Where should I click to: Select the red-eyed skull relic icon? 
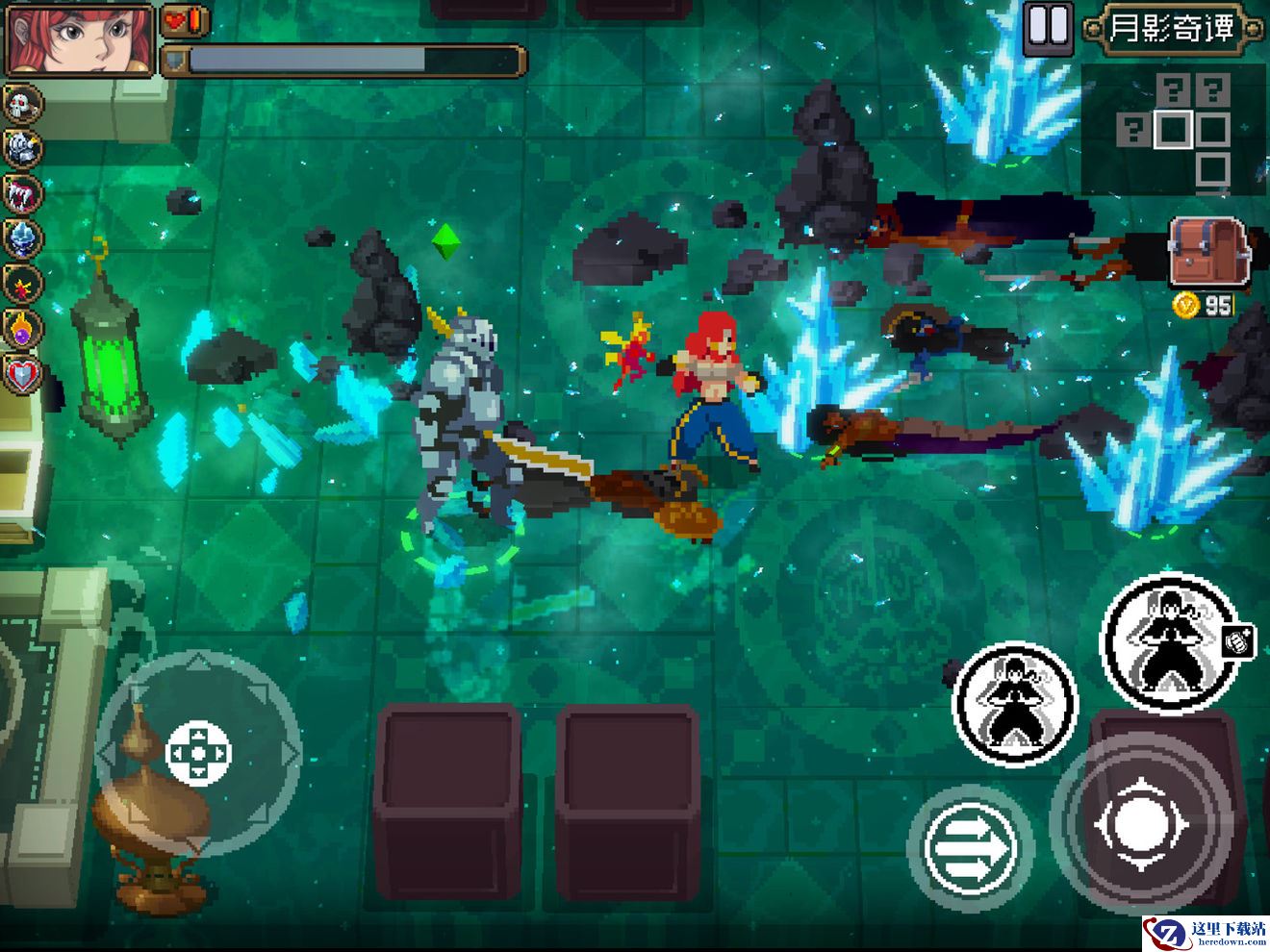23,103
